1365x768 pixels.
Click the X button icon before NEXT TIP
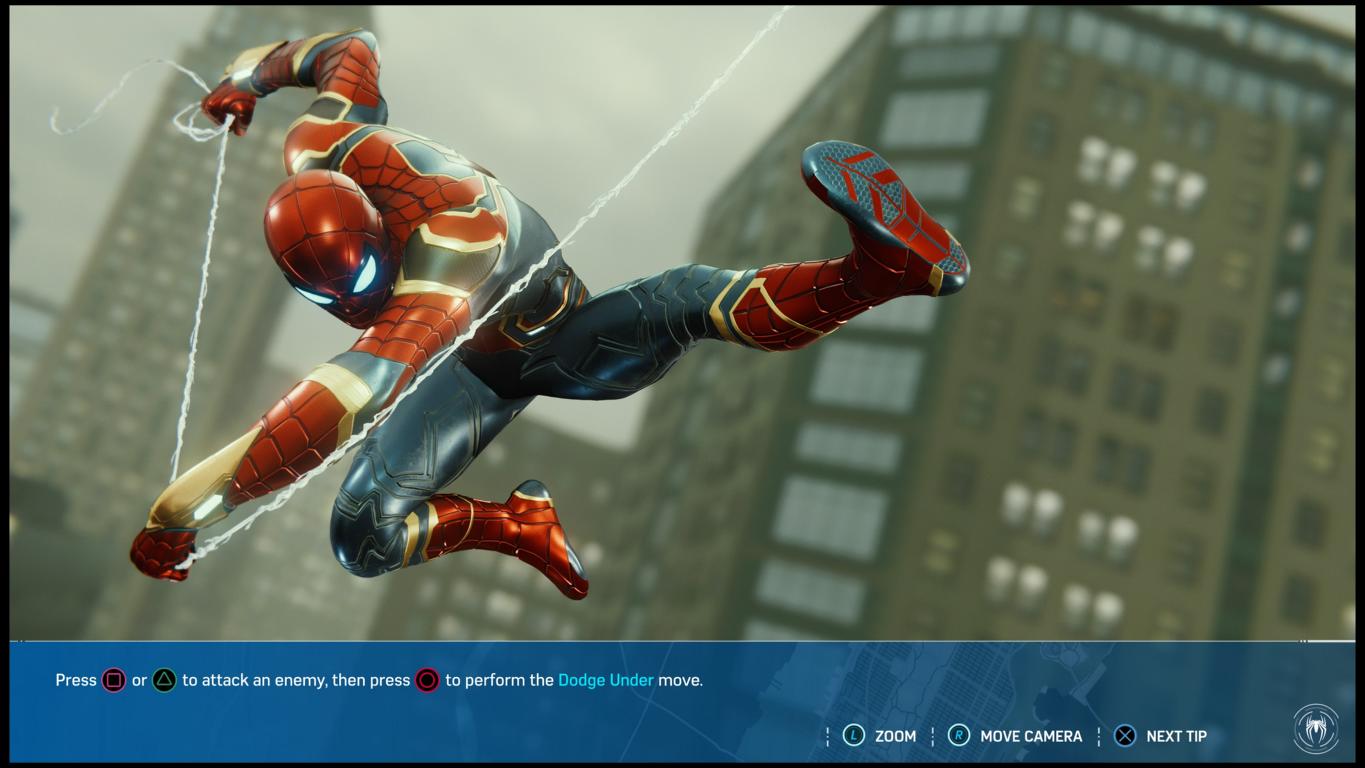pyautogui.click(x=1126, y=736)
